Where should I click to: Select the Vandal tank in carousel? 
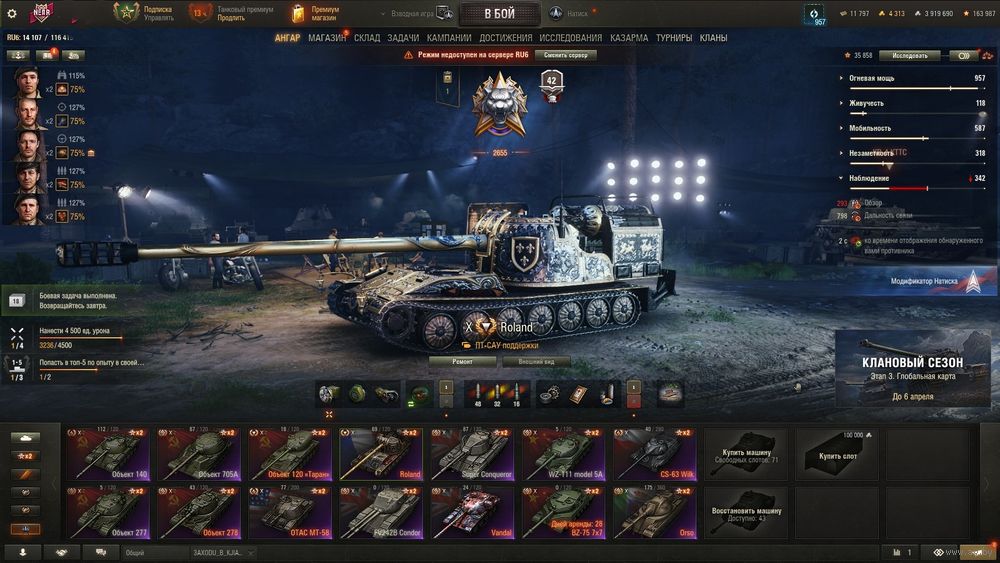tap(472, 512)
